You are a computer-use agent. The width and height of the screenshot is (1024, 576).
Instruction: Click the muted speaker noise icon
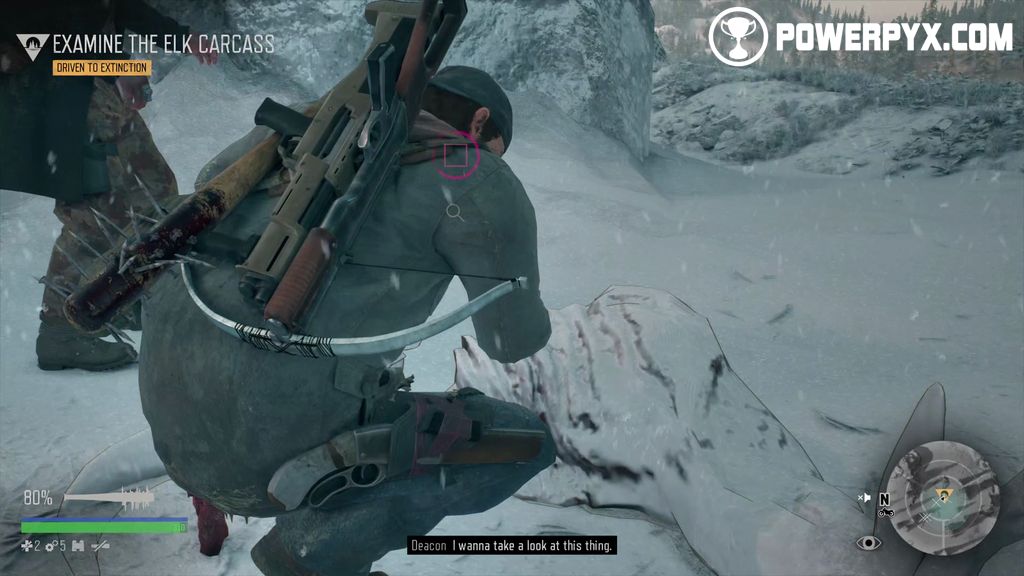(865, 497)
